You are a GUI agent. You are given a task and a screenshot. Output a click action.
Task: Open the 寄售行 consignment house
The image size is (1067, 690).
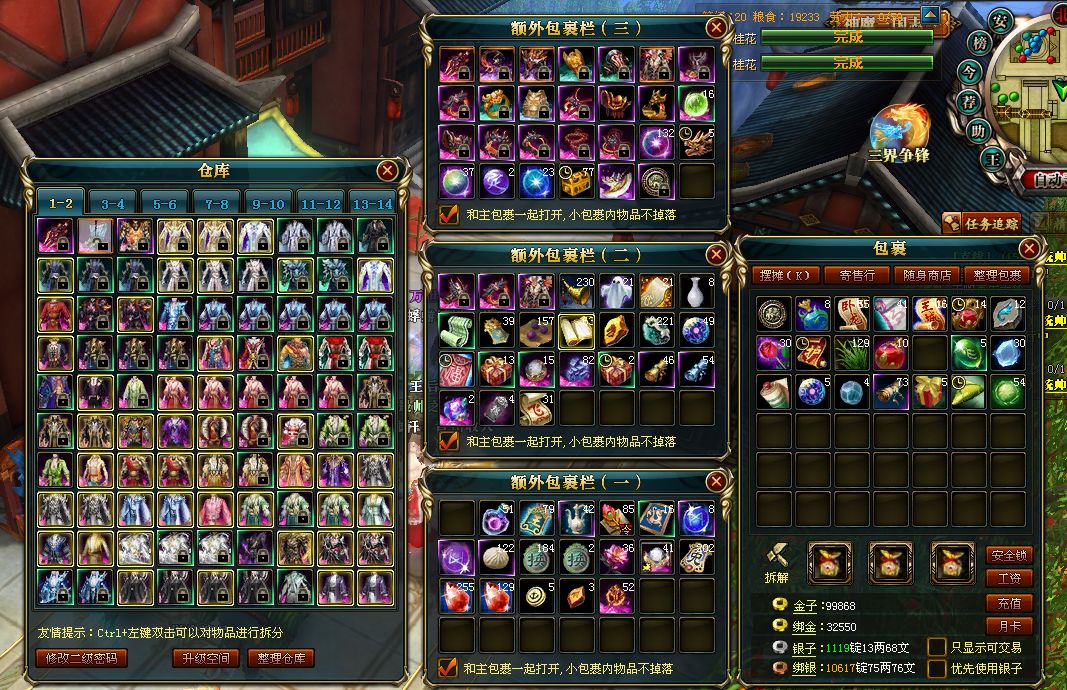[x=857, y=275]
